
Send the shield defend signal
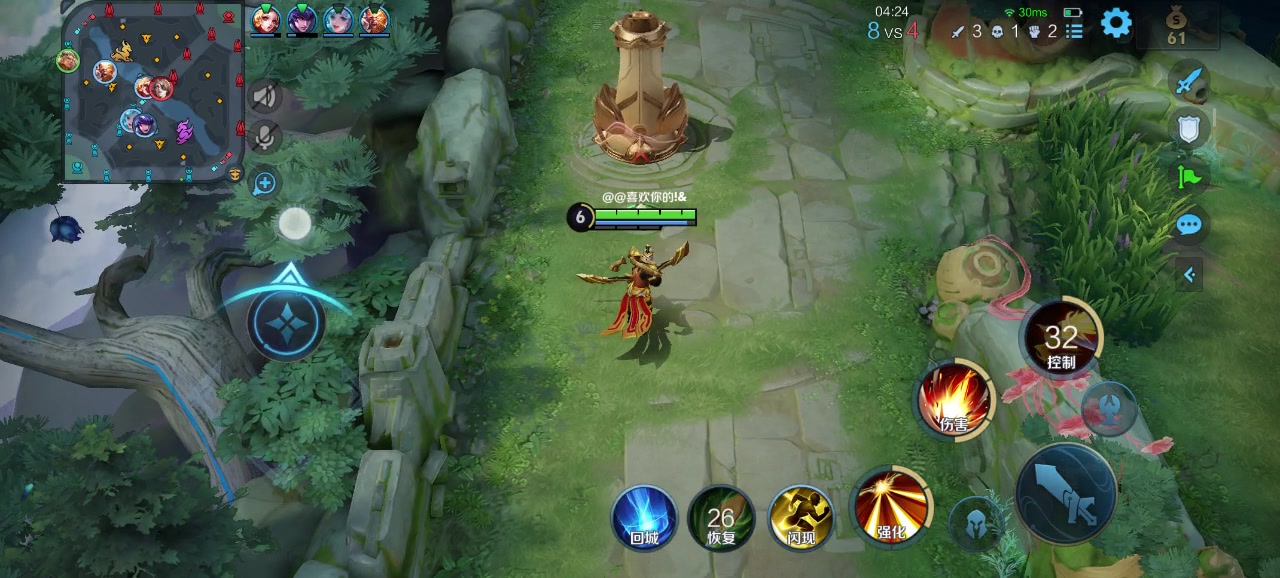(1188, 128)
